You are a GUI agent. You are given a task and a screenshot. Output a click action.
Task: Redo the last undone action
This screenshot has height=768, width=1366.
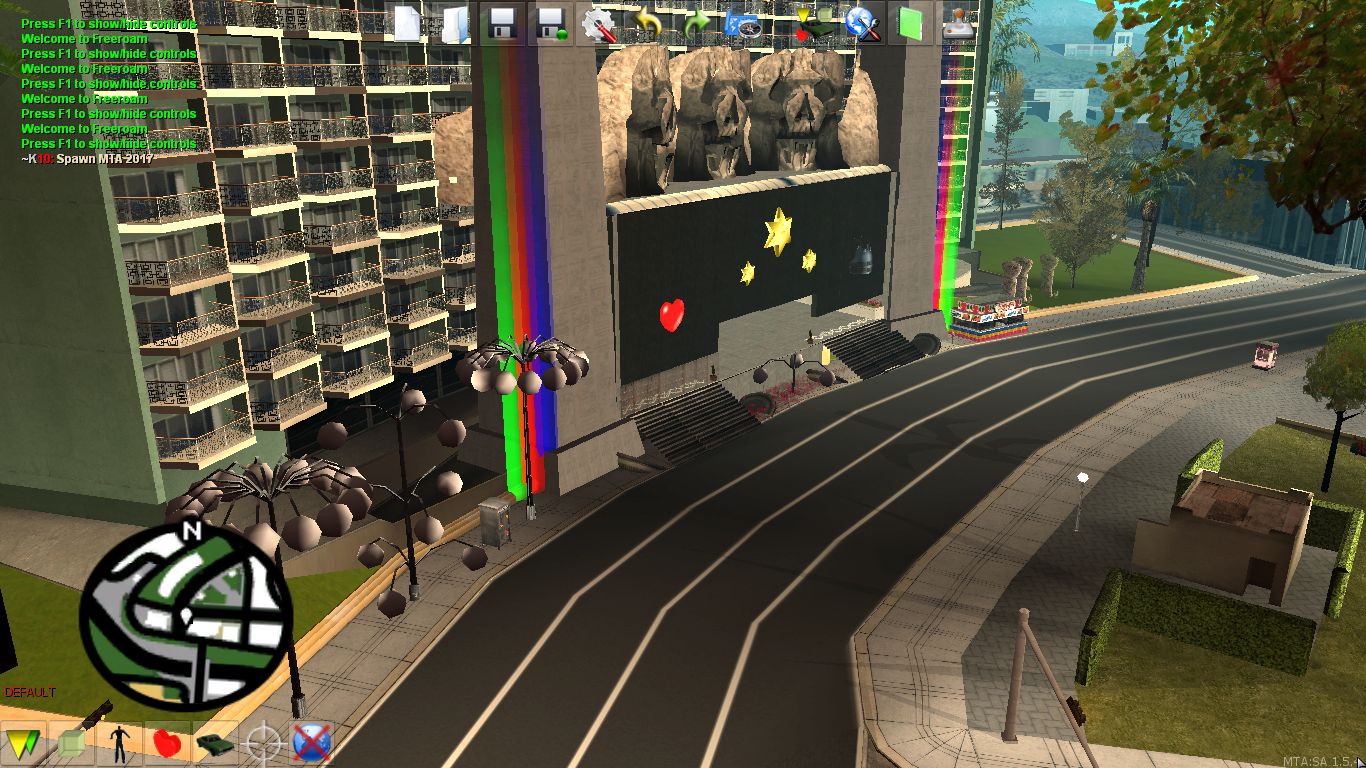pos(695,25)
